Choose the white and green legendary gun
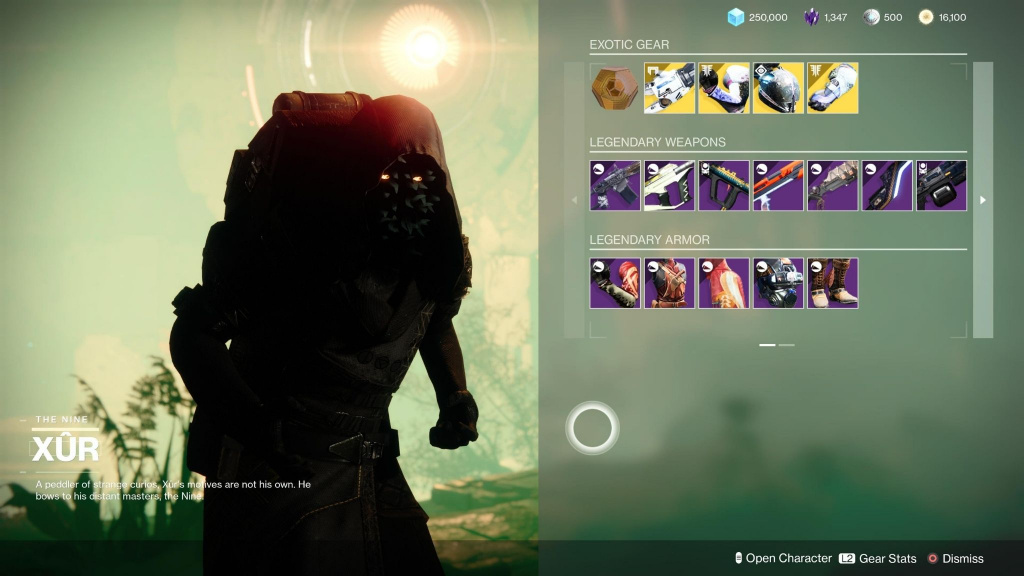Image resolution: width=1024 pixels, height=576 pixels. (669, 185)
